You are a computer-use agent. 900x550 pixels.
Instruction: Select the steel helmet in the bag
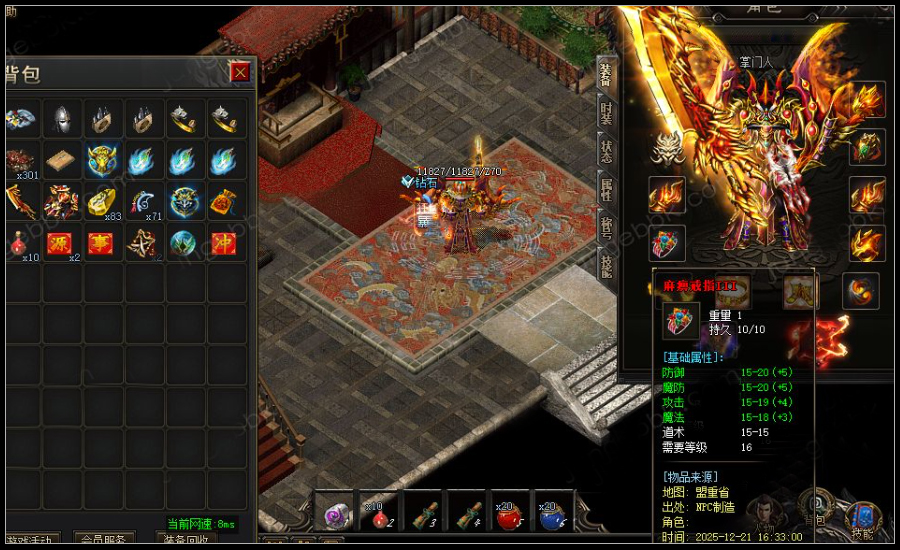tap(62, 118)
